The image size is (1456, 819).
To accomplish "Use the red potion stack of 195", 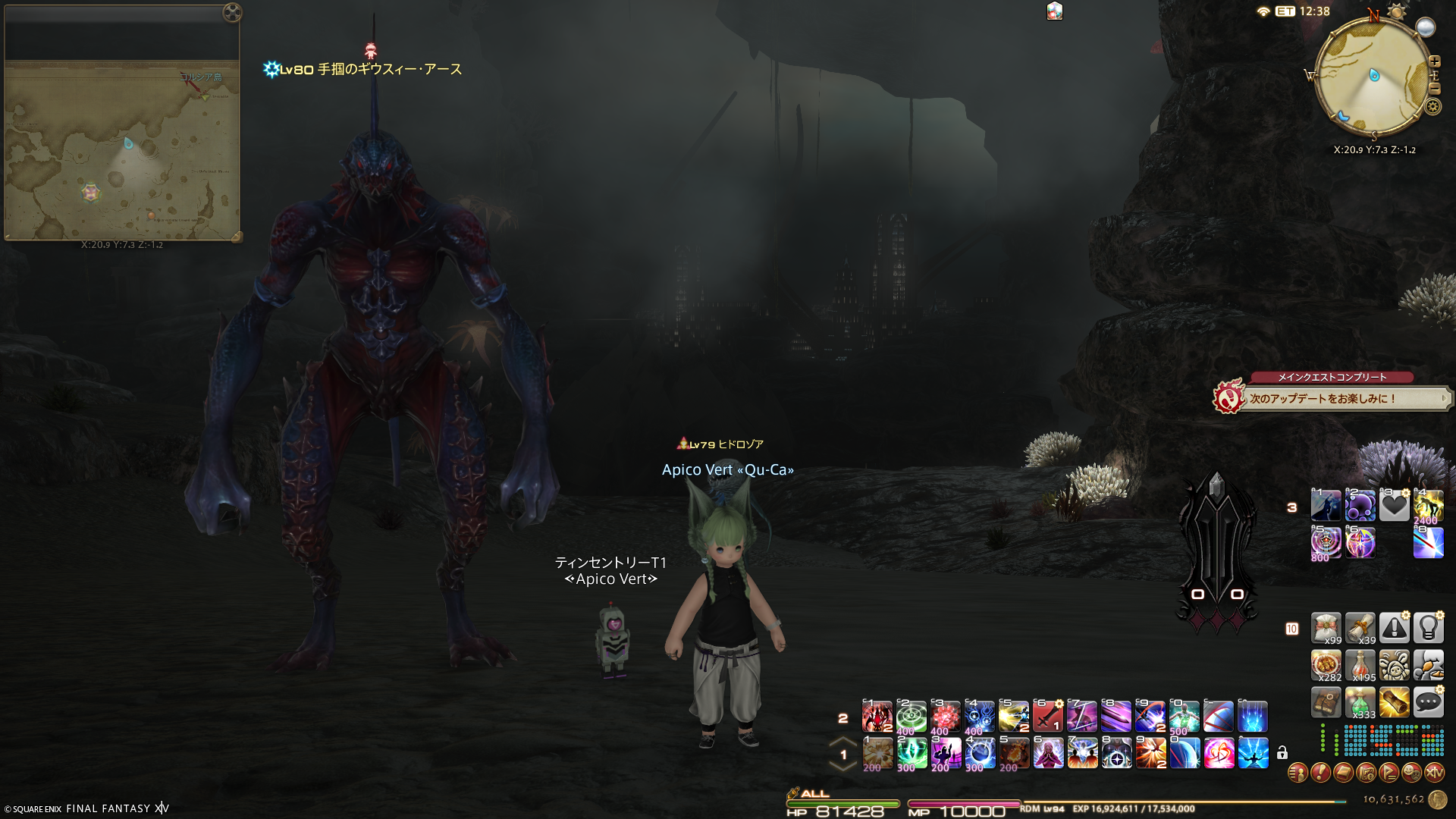I will pos(1360,665).
